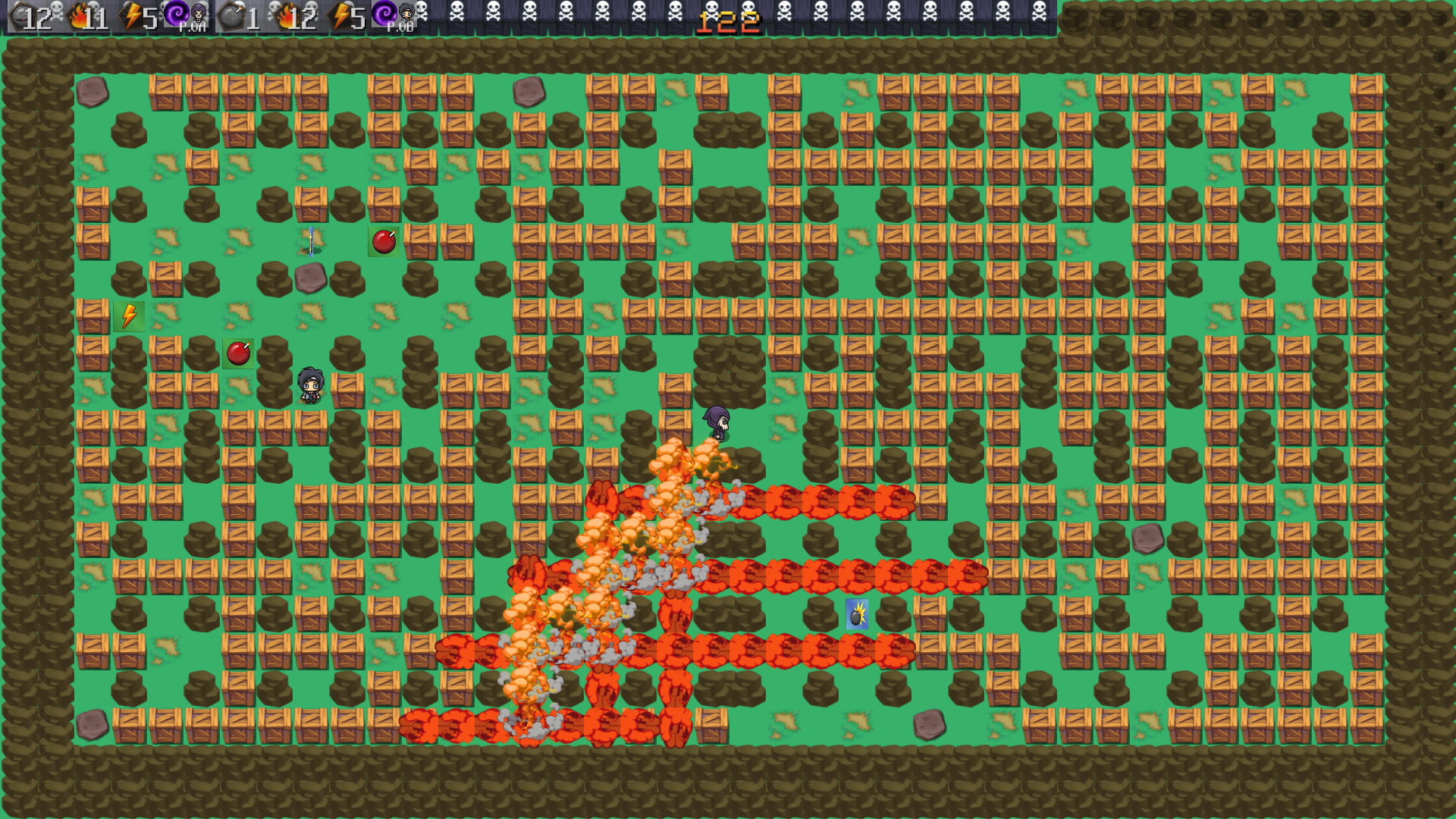Grab the red bomb power-up beside Player A

(x=237, y=352)
